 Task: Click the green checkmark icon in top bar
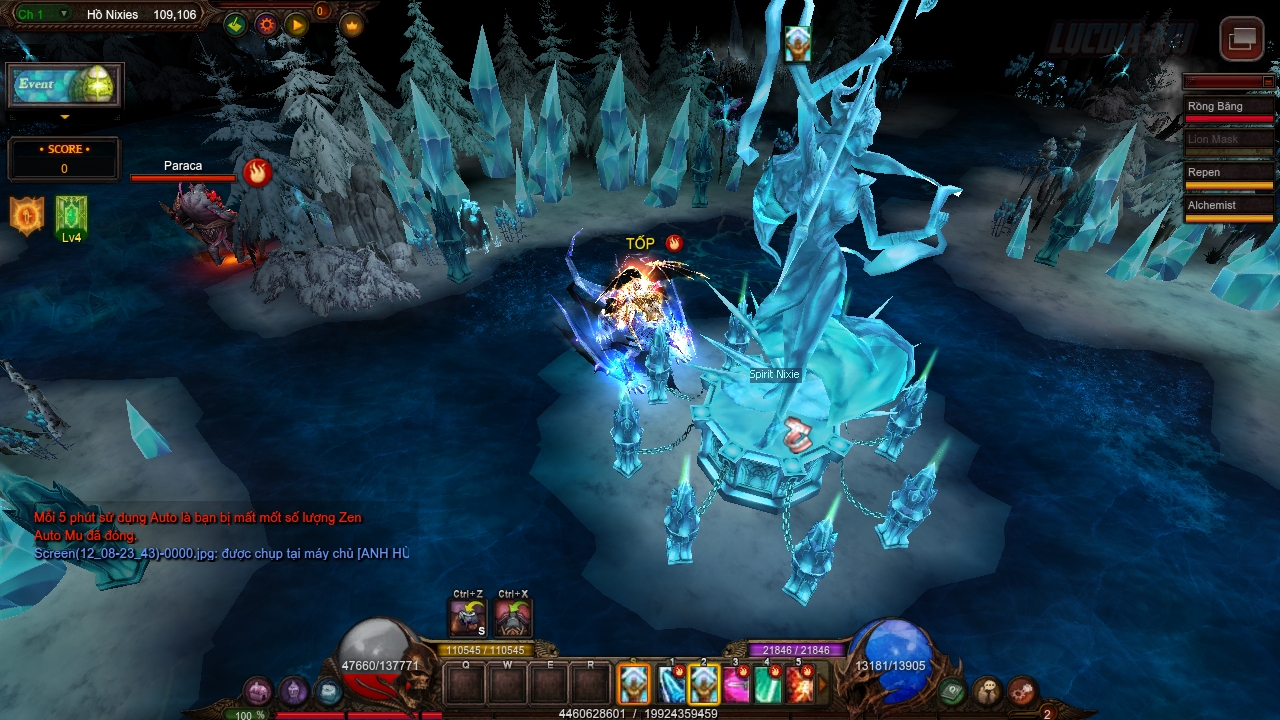click(236, 25)
